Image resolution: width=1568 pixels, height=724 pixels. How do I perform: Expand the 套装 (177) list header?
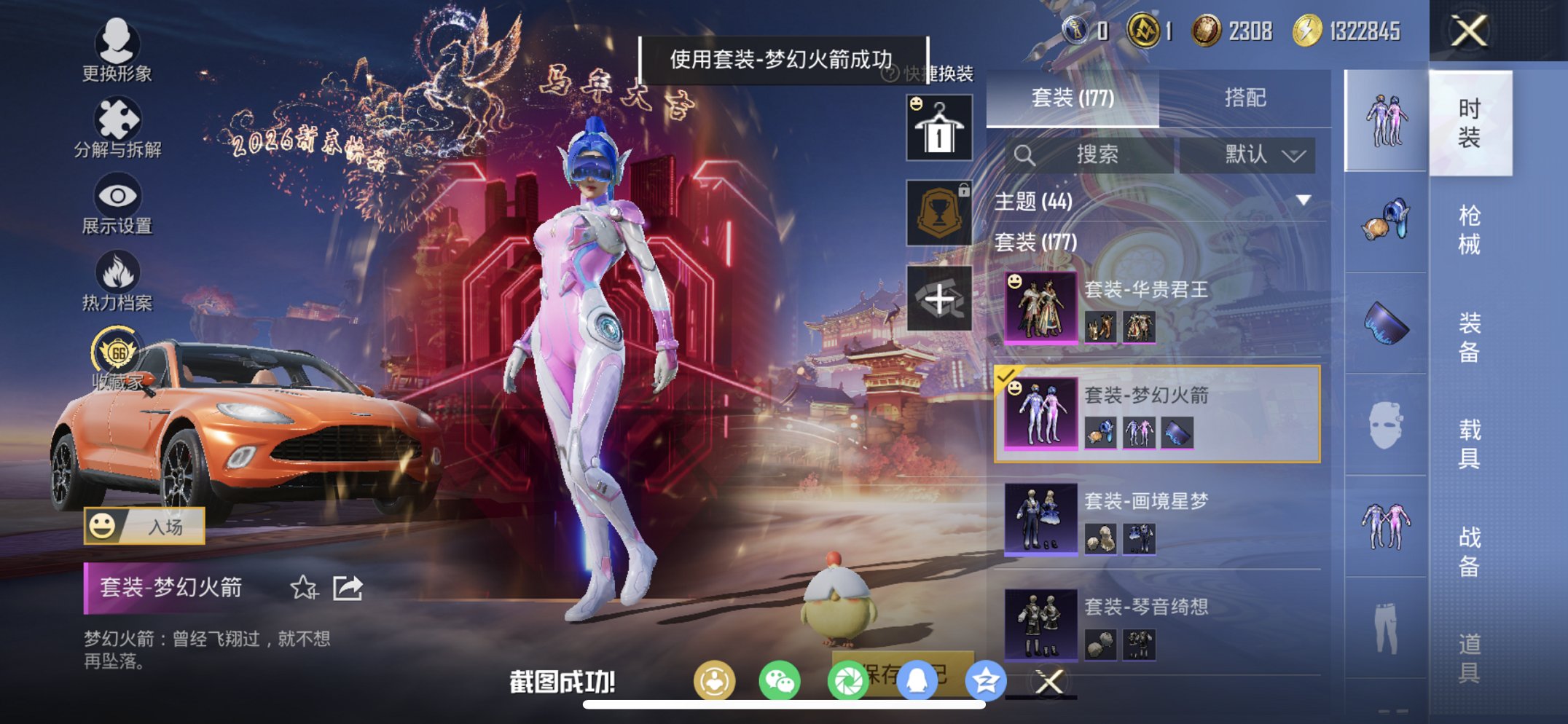(1035, 243)
